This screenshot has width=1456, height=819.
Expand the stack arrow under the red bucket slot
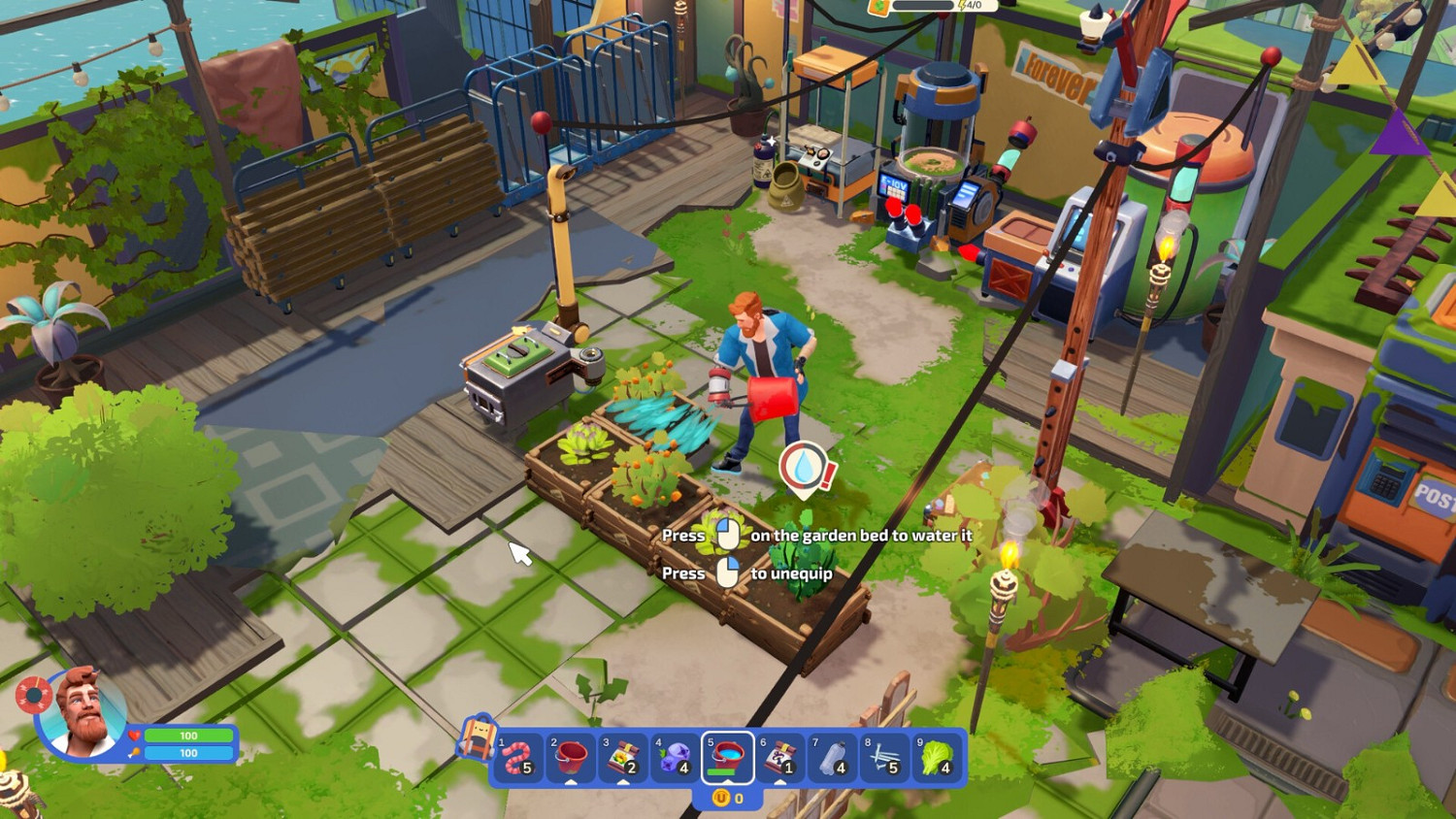[x=571, y=781]
